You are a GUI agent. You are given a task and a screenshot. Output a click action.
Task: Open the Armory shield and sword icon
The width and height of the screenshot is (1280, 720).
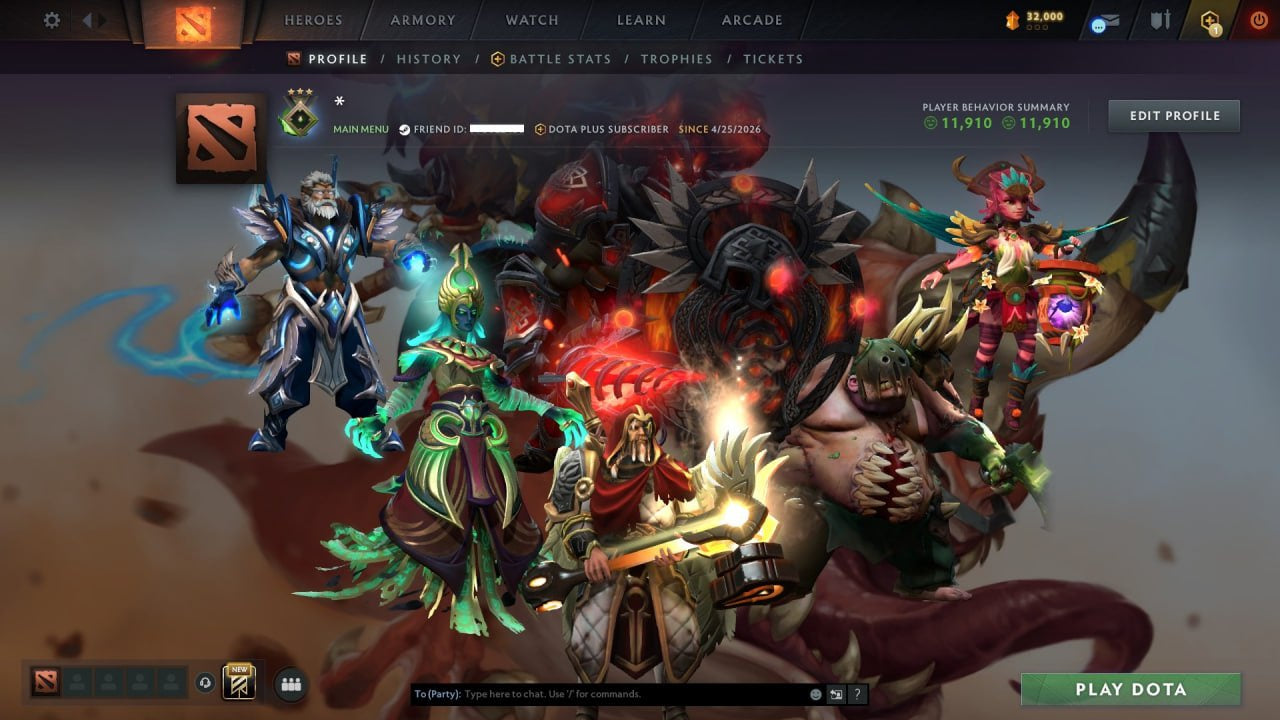[x=1160, y=20]
